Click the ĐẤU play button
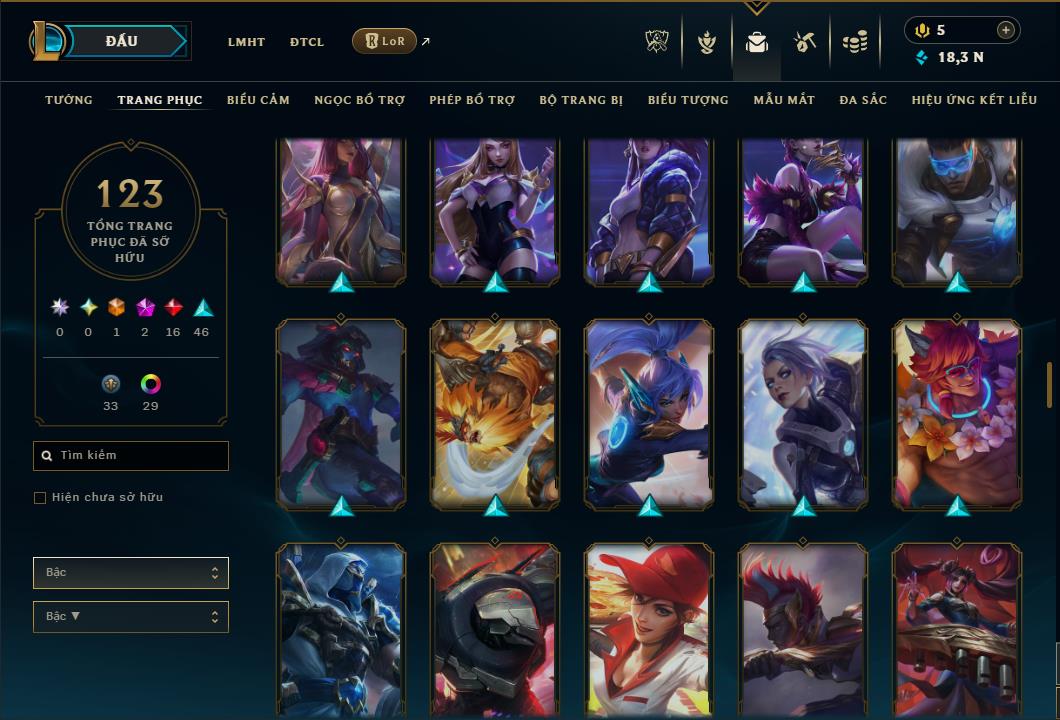Image resolution: width=1060 pixels, height=720 pixels. click(x=122, y=41)
